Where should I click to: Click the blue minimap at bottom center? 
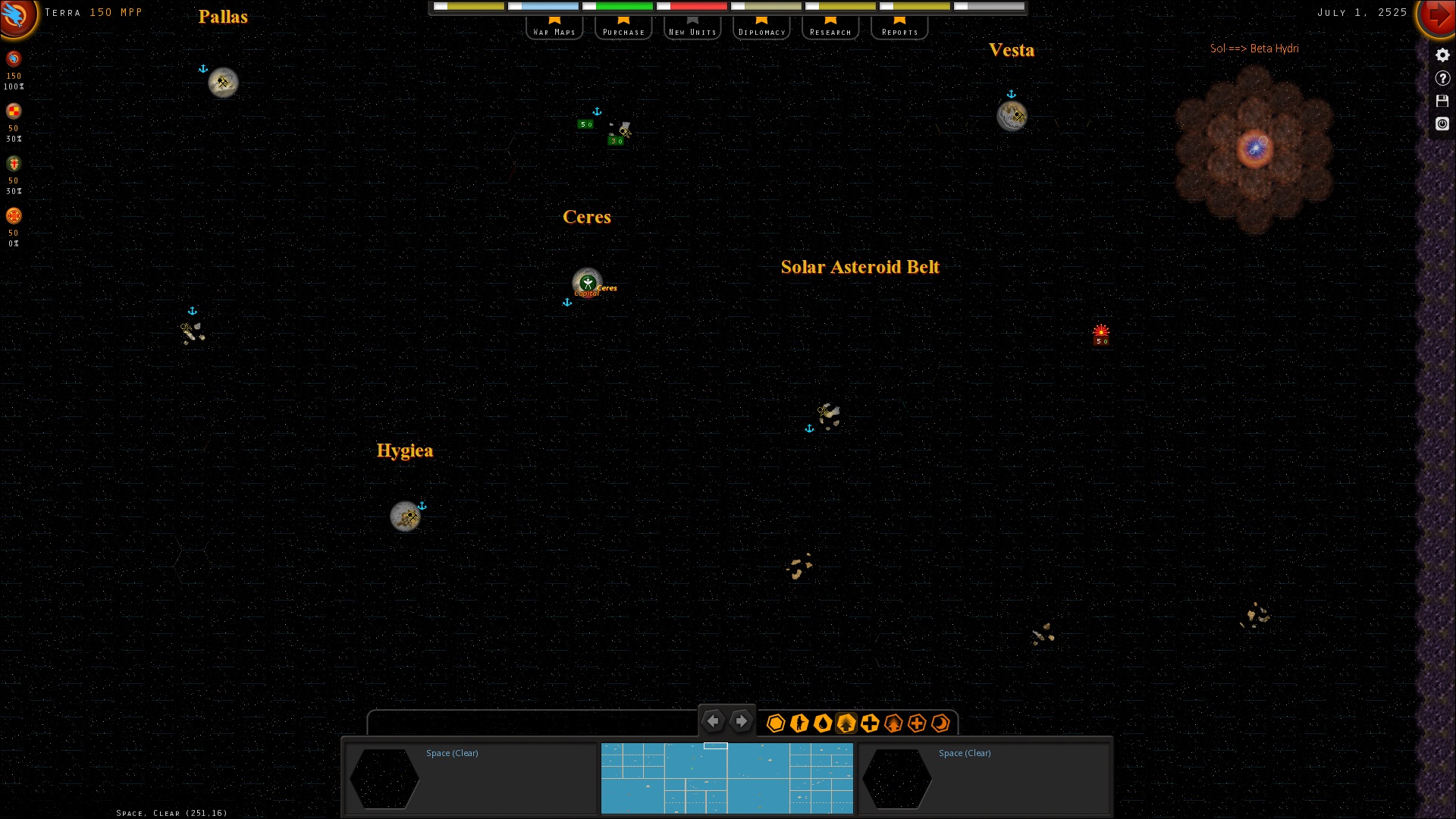[726, 778]
